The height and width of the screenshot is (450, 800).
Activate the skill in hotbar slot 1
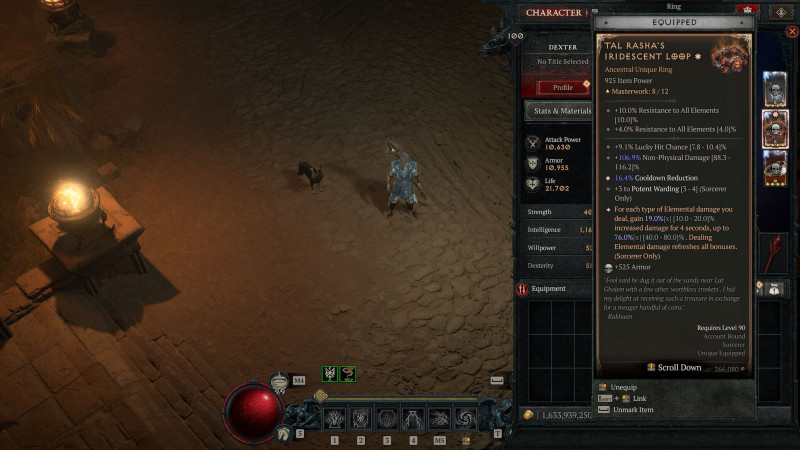point(334,418)
